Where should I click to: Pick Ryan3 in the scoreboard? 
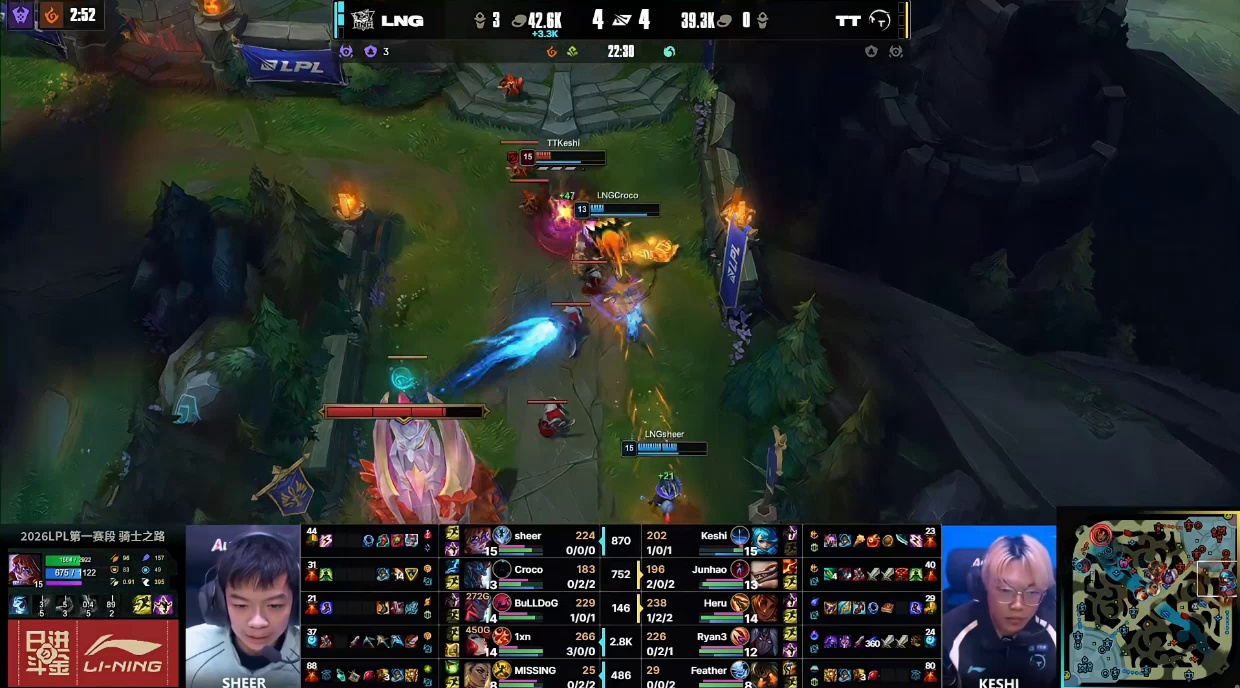711,637
